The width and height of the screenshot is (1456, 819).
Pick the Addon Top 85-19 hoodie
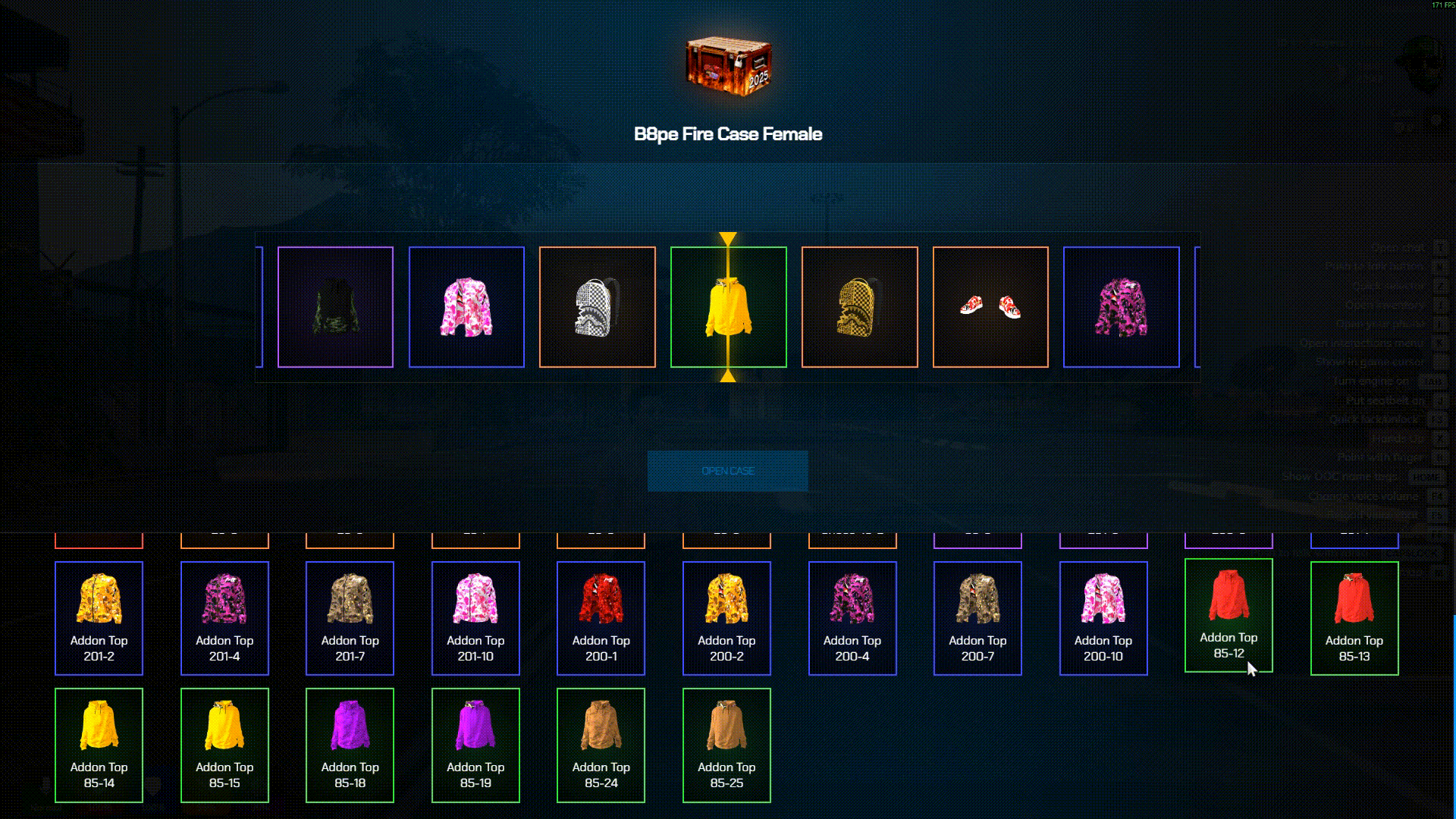pyautogui.click(x=475, y=745)
